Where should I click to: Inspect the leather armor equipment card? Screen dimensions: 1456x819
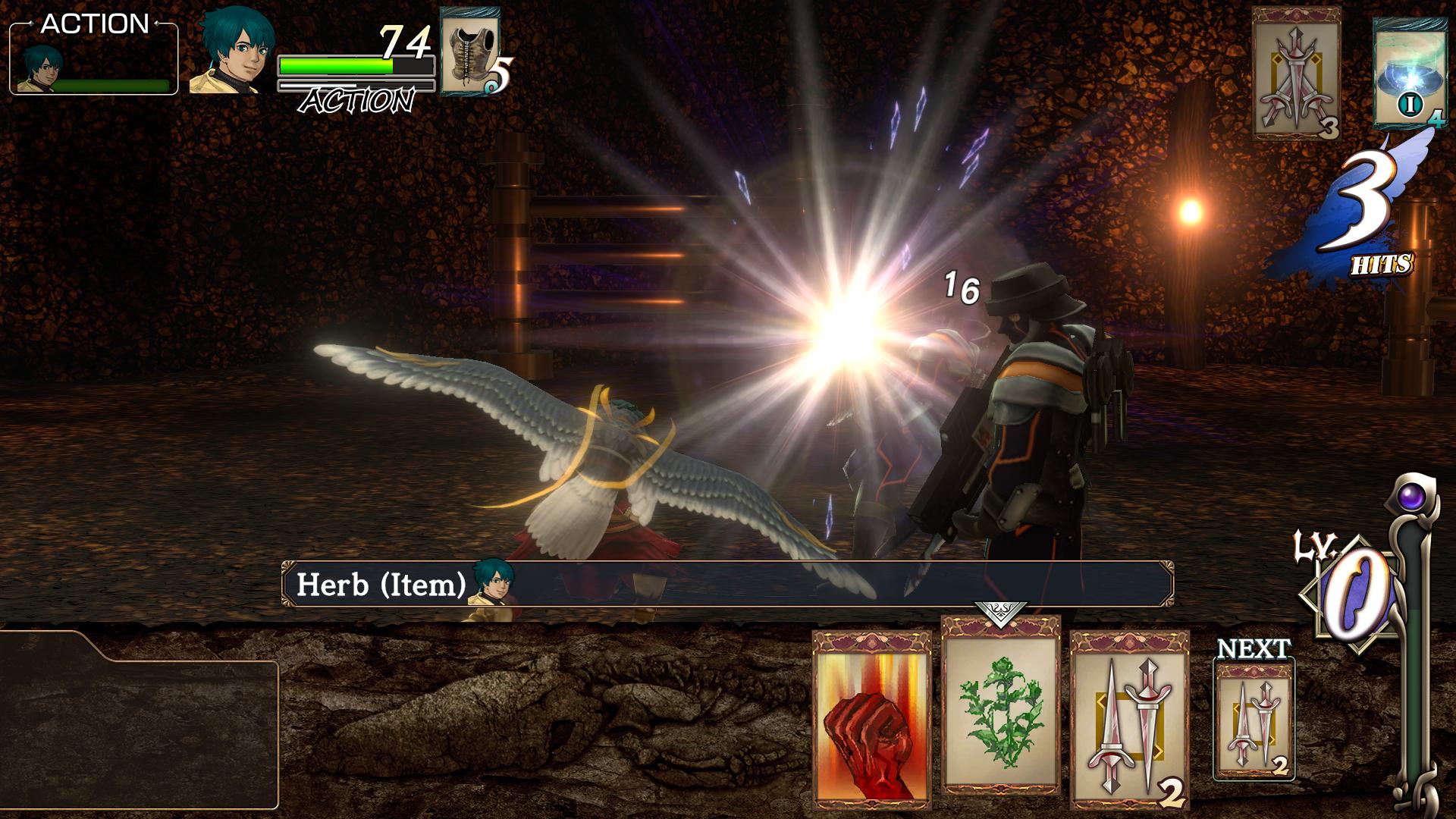tap(469, 52)
